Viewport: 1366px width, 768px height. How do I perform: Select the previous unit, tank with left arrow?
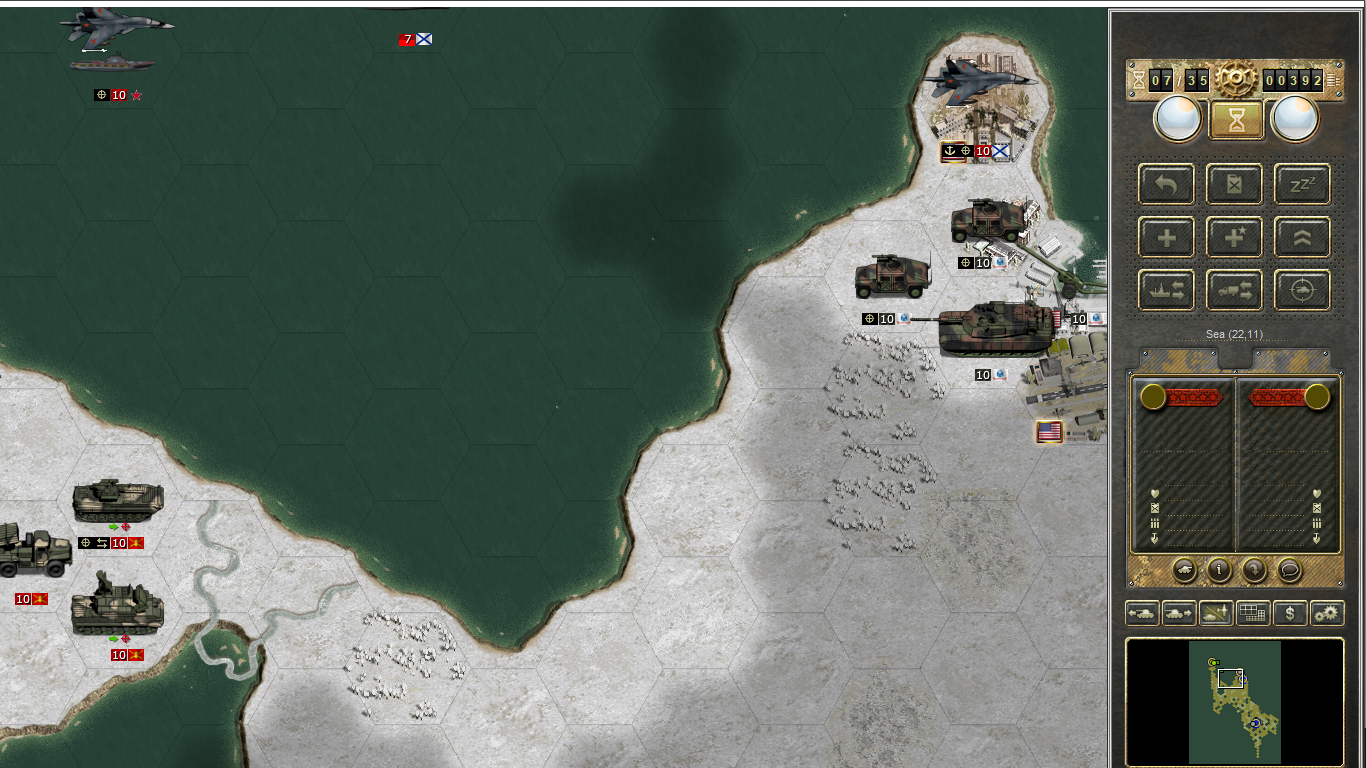click(x=1142, y=613)
